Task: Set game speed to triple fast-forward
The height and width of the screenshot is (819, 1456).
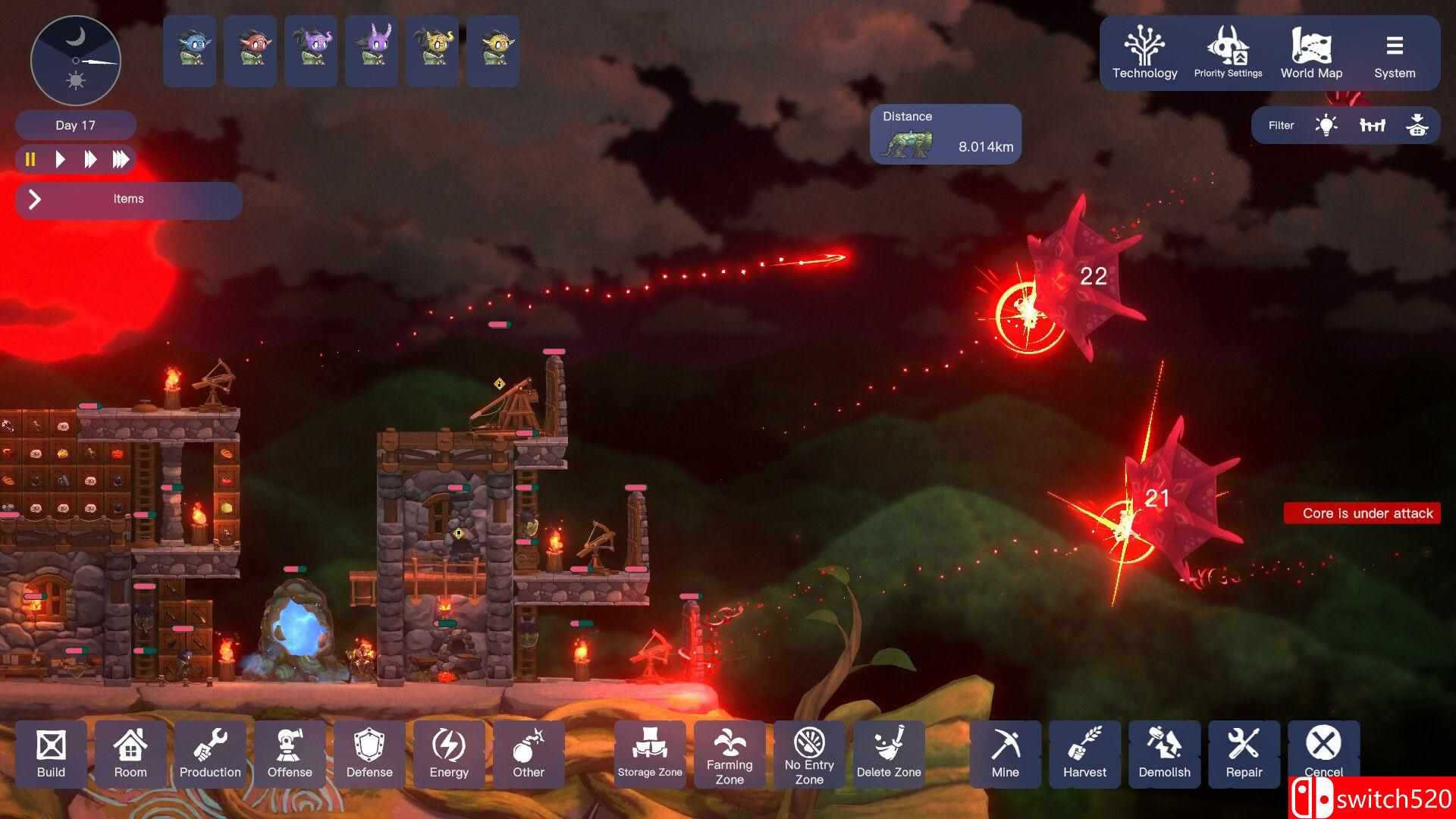Action: click(121, 159)
